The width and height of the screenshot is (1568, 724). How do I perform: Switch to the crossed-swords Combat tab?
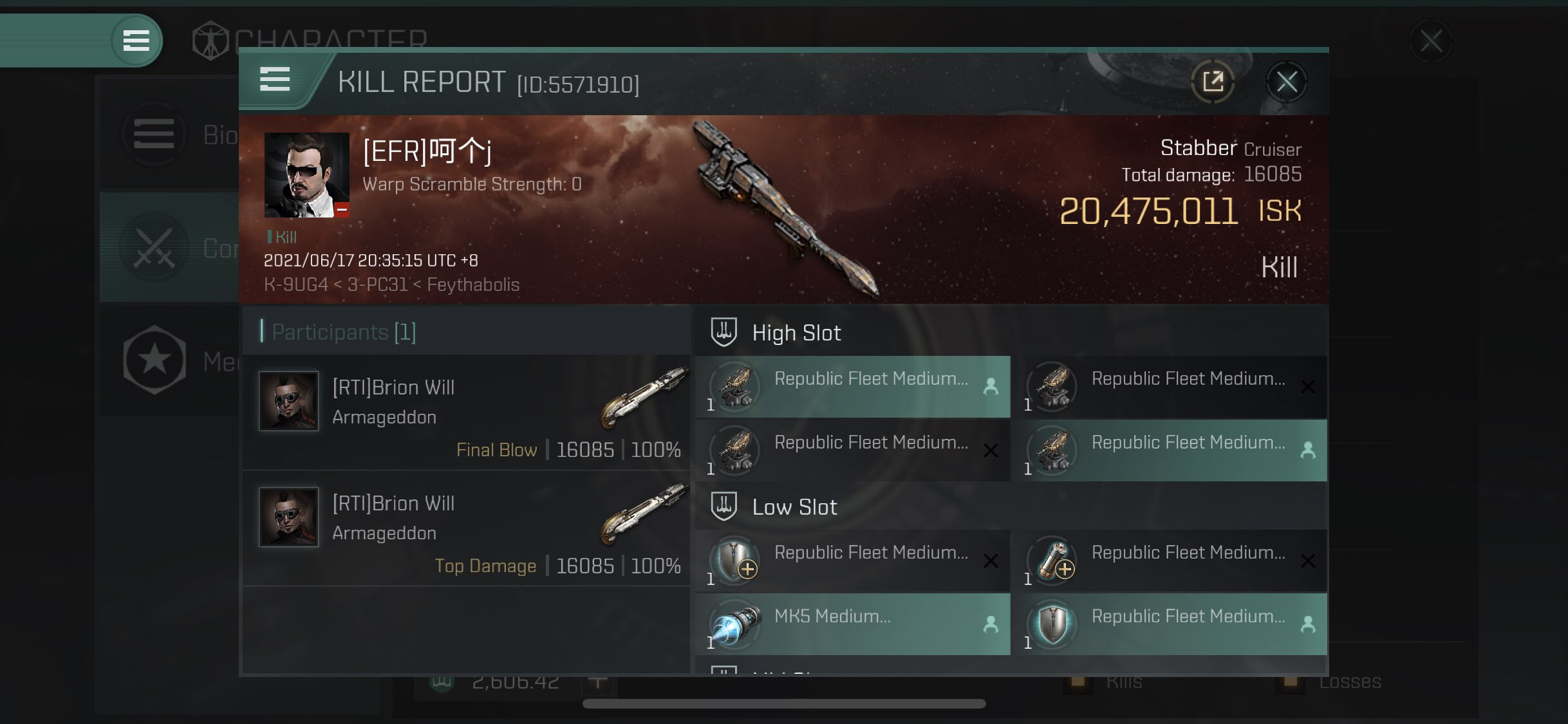tap(169, 248)
